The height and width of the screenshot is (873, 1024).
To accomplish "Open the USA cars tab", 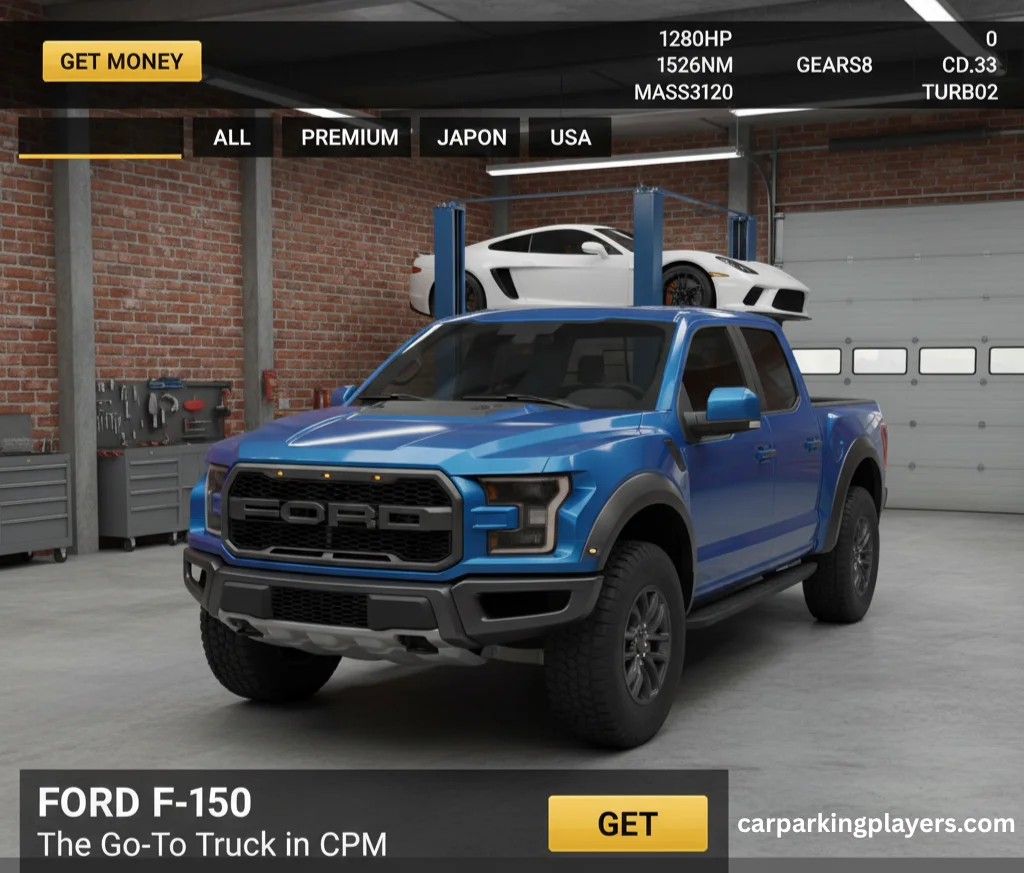I will click(570, 137).
